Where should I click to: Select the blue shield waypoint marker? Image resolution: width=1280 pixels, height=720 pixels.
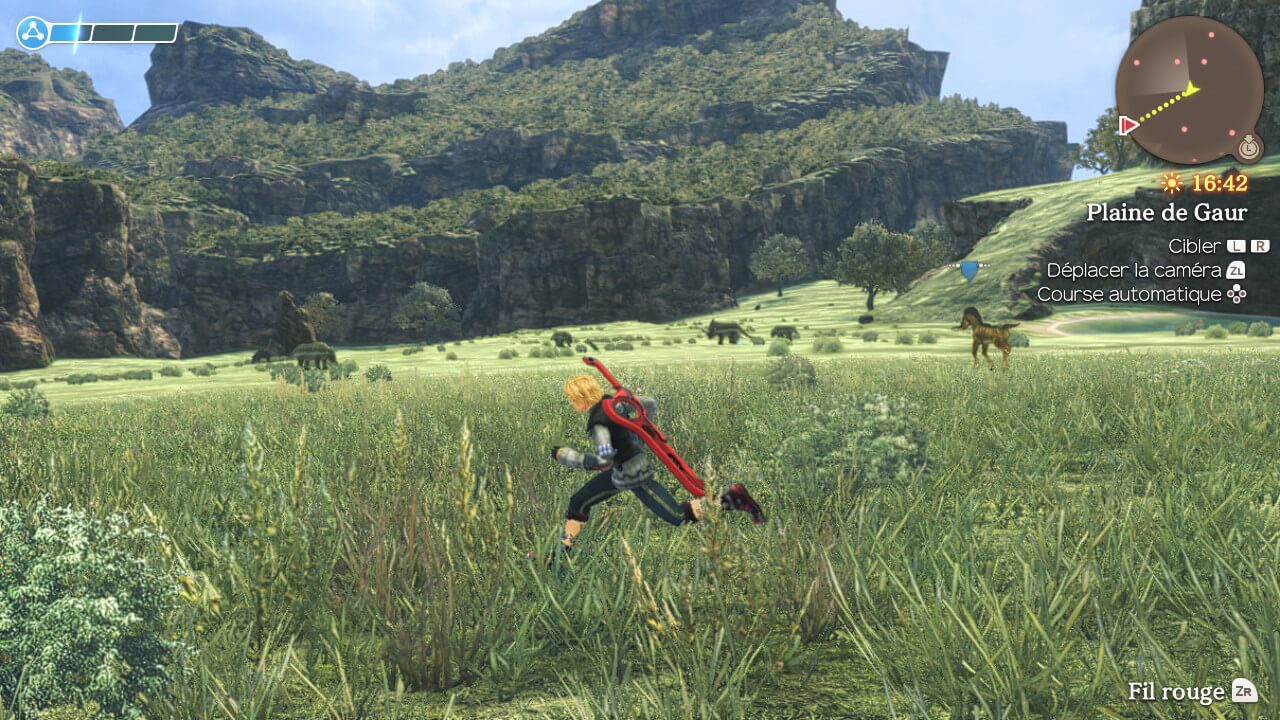pos(968,269)
